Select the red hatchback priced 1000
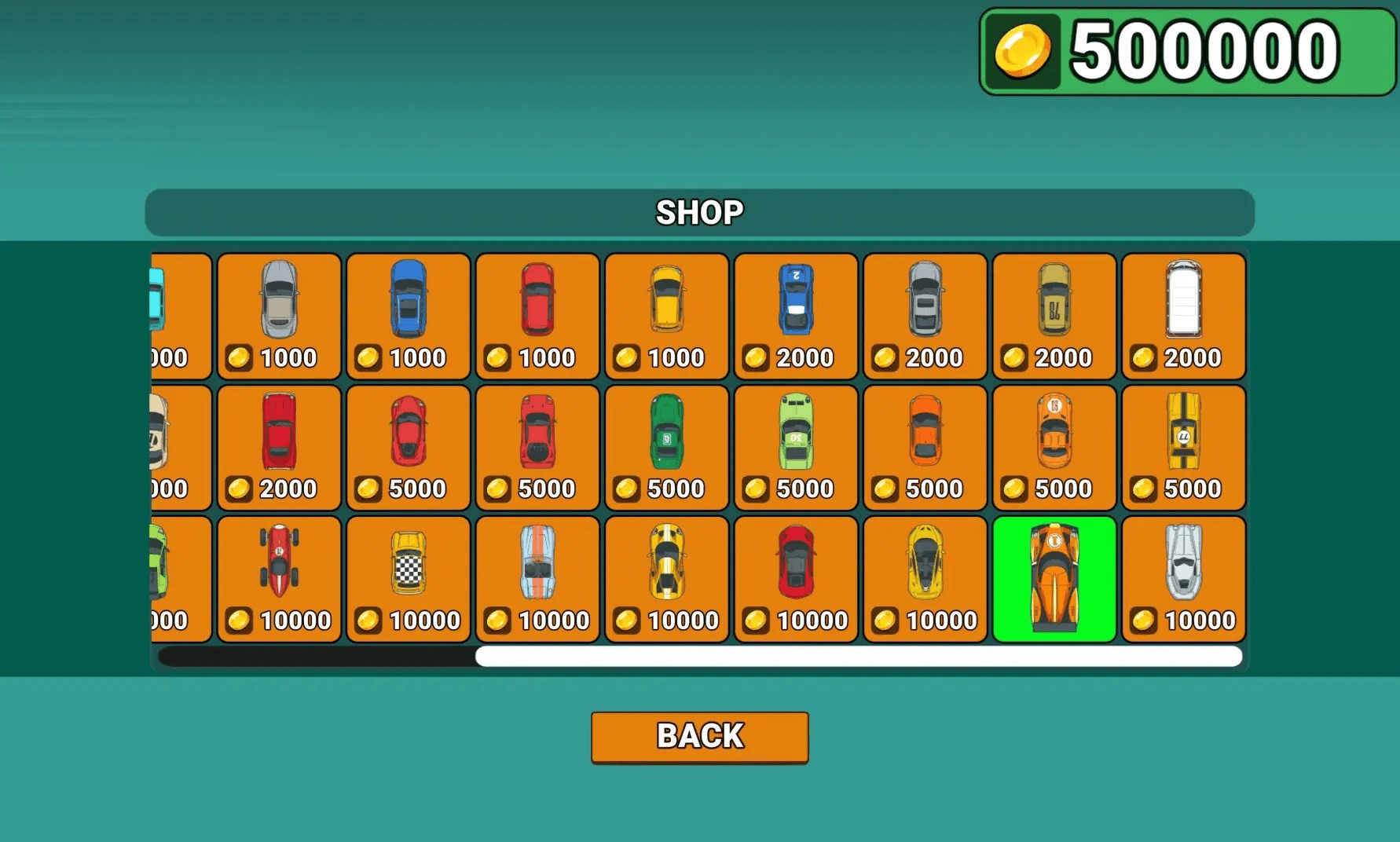 [x=537, y=316]
